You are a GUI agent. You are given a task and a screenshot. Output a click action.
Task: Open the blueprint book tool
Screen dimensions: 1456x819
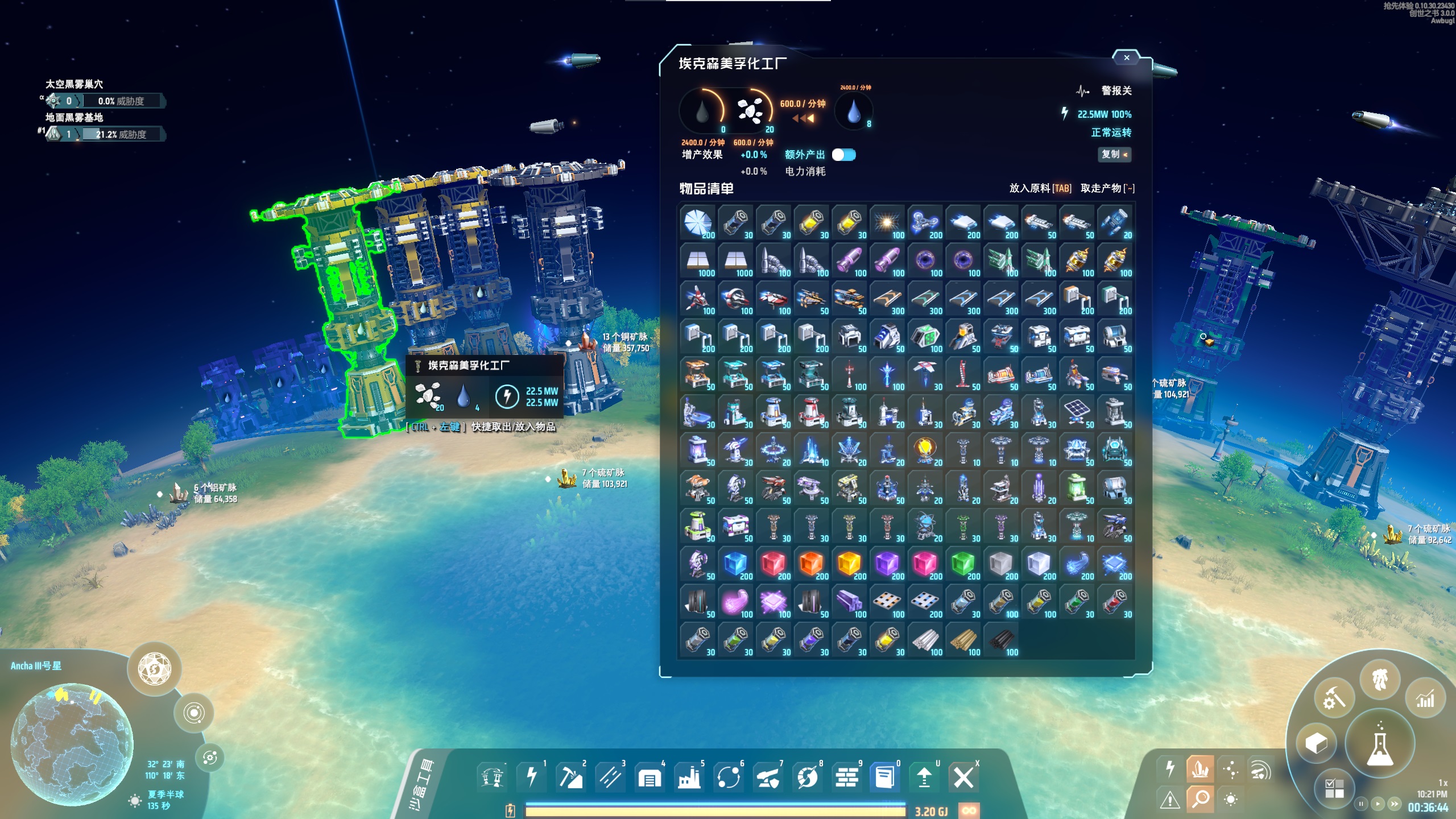pyautogui.click(x=884, y=776)
